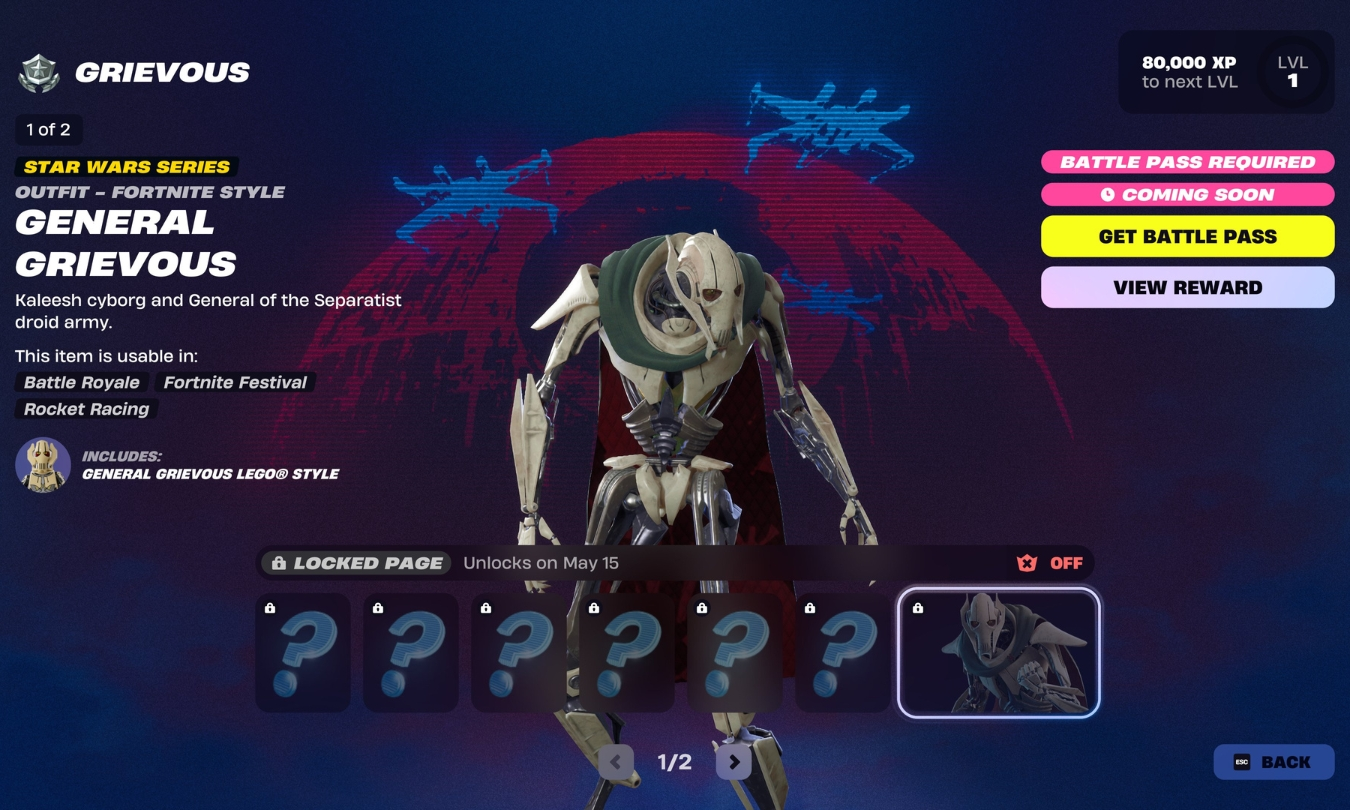Image resolution: width=1350 pixels, height=810 pixels.
Task: Click the lock icon on the sixth hidden reward tile
Action: pos(810,608)
